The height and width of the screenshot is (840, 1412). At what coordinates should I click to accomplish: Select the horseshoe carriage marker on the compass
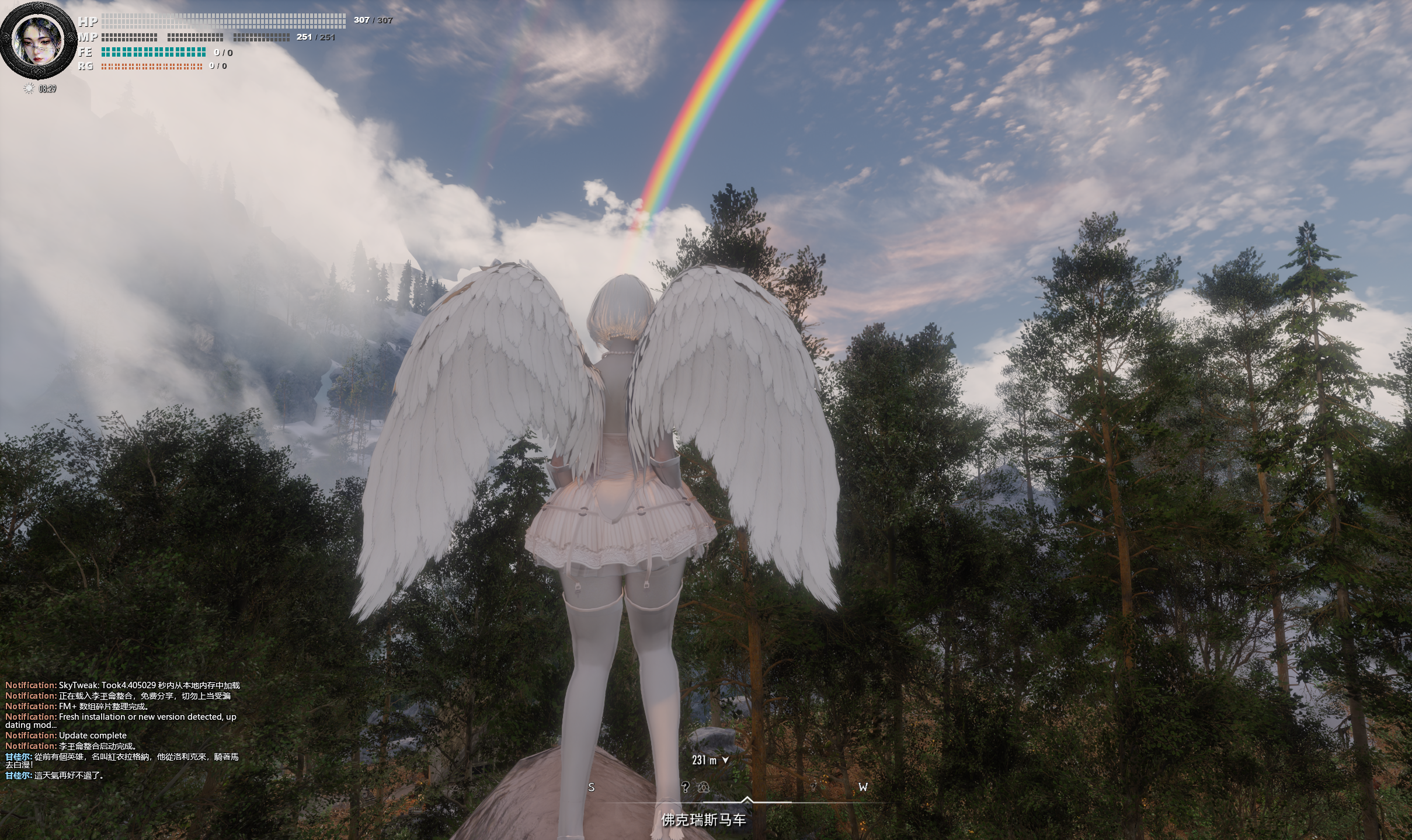point(705,787)
